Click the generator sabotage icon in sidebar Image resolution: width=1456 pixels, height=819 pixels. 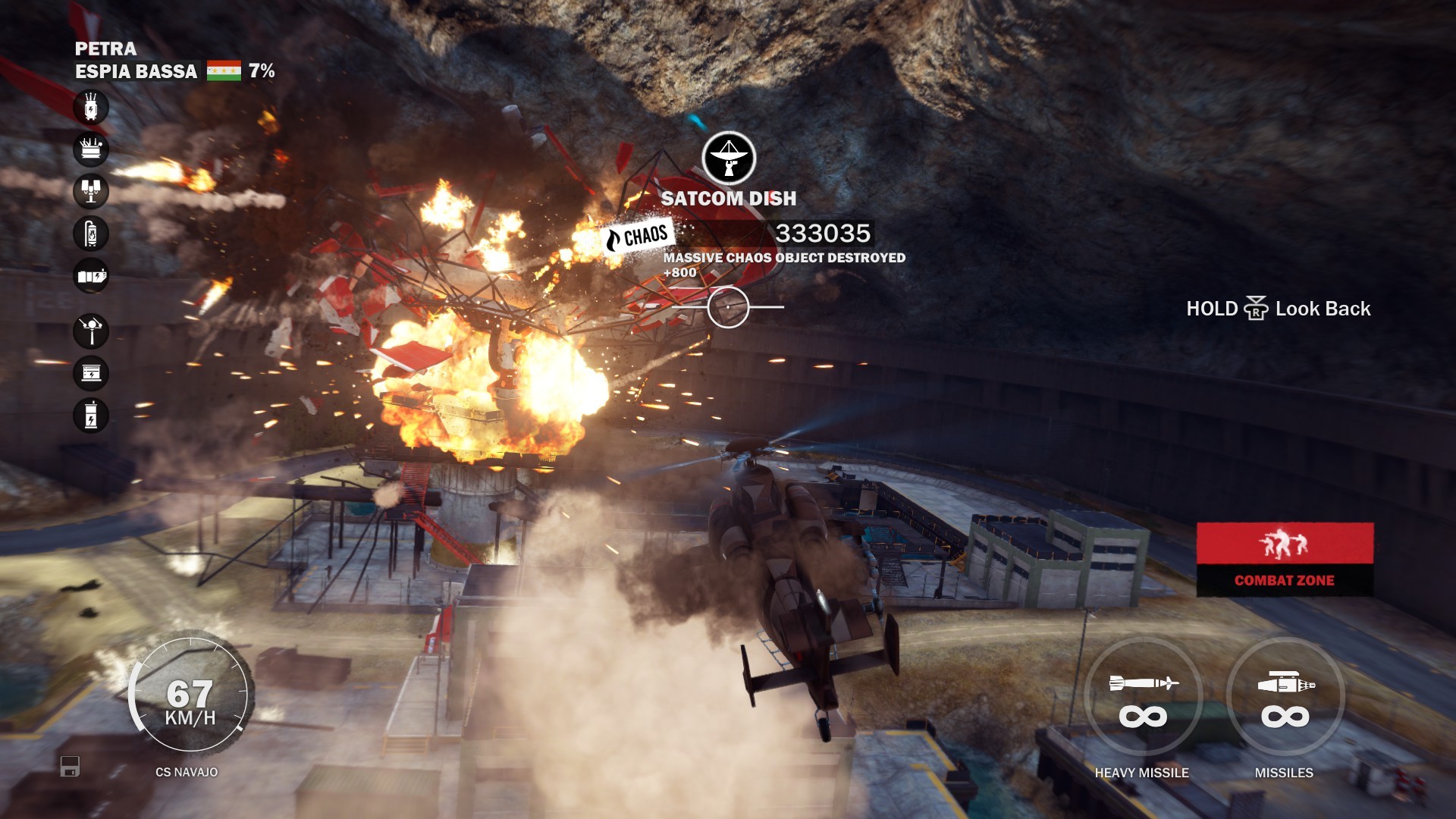click(91, 149)
